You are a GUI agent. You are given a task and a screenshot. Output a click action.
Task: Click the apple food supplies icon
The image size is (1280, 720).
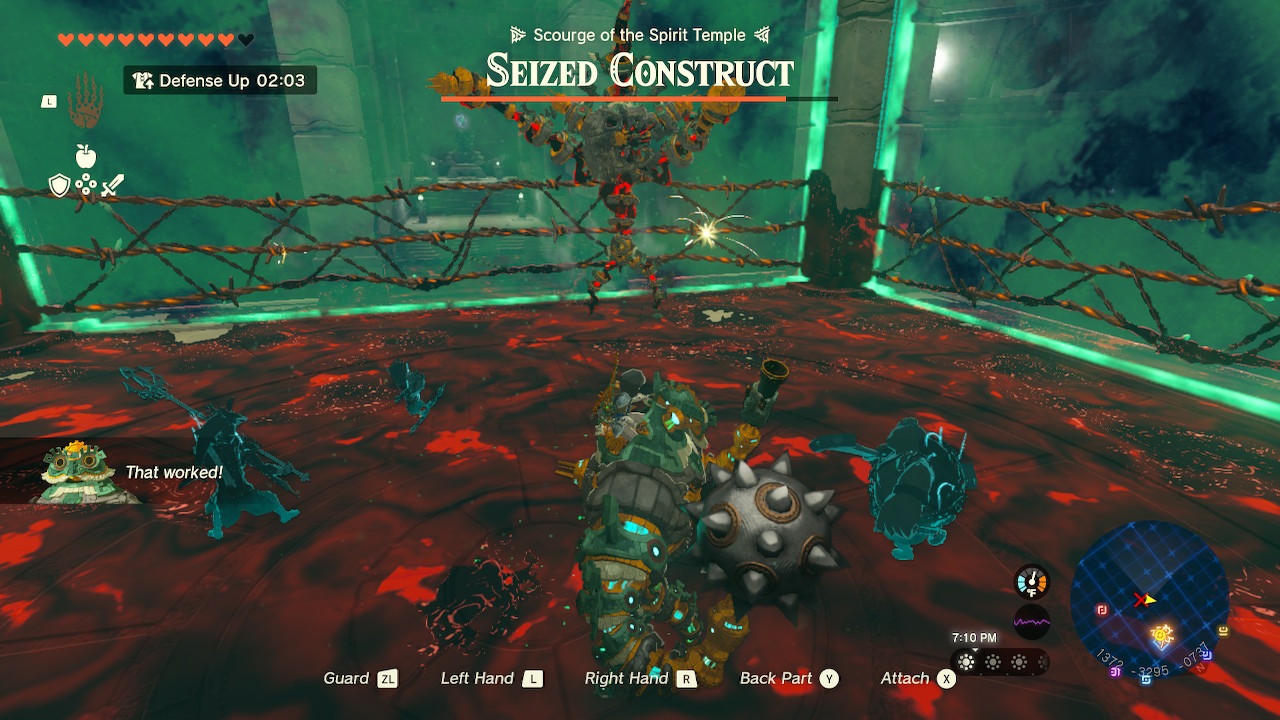tap(85, 156)
